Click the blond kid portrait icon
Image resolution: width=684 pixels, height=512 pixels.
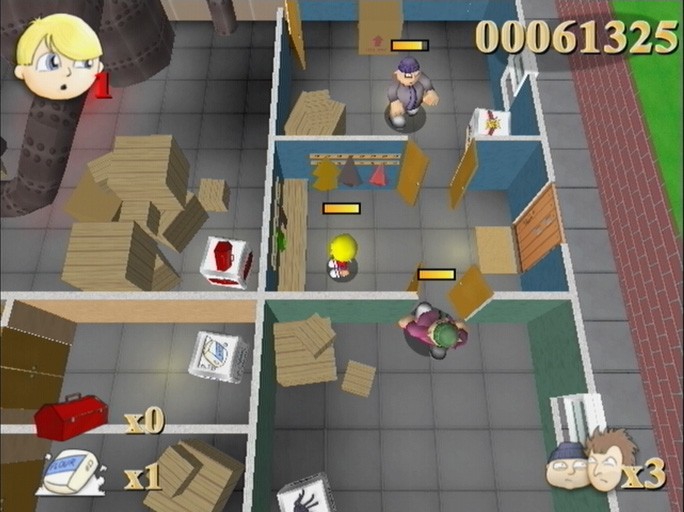(58, 56)
